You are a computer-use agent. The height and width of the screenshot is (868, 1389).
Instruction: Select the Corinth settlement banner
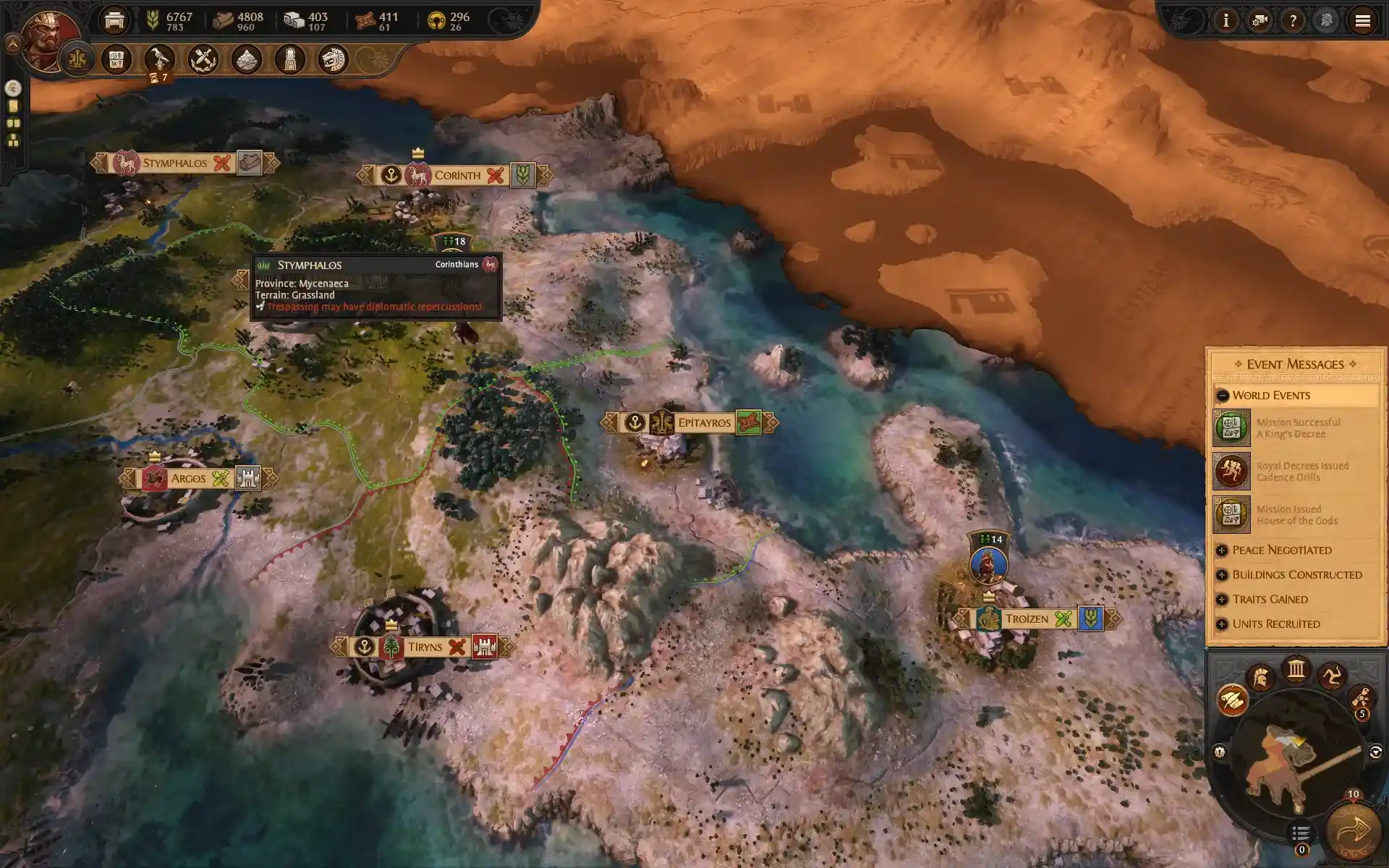point(459,174)
